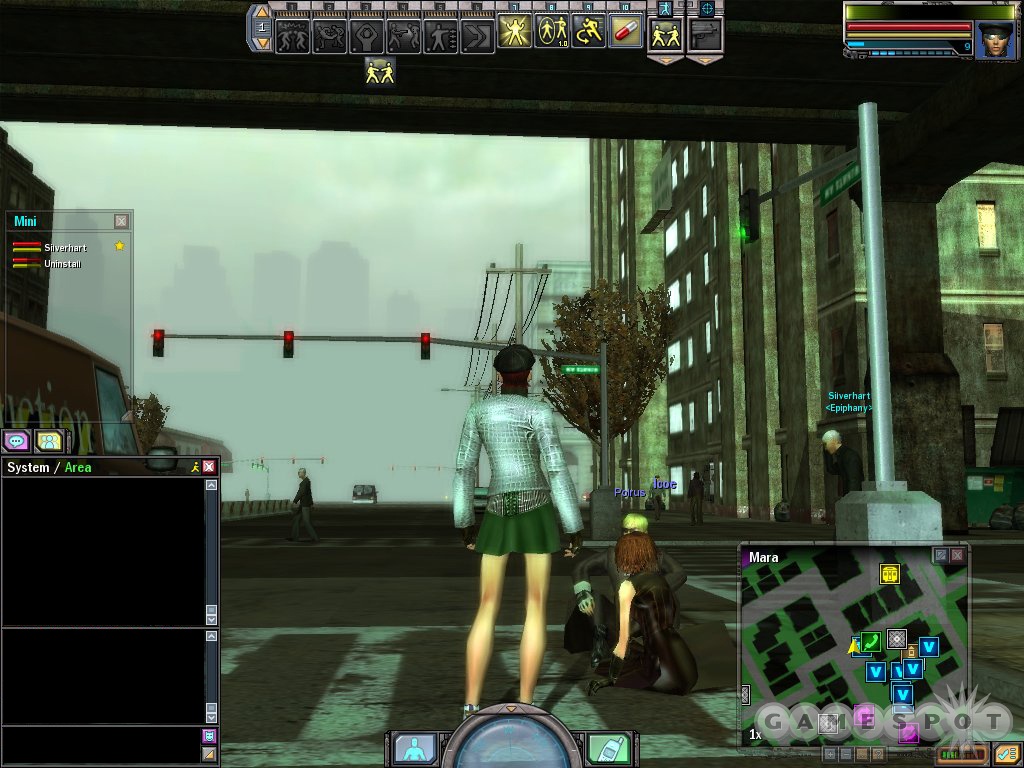1024x768 pixels.
Task: Zoom in the minimap with the plus button
Action: coord(829,753)
